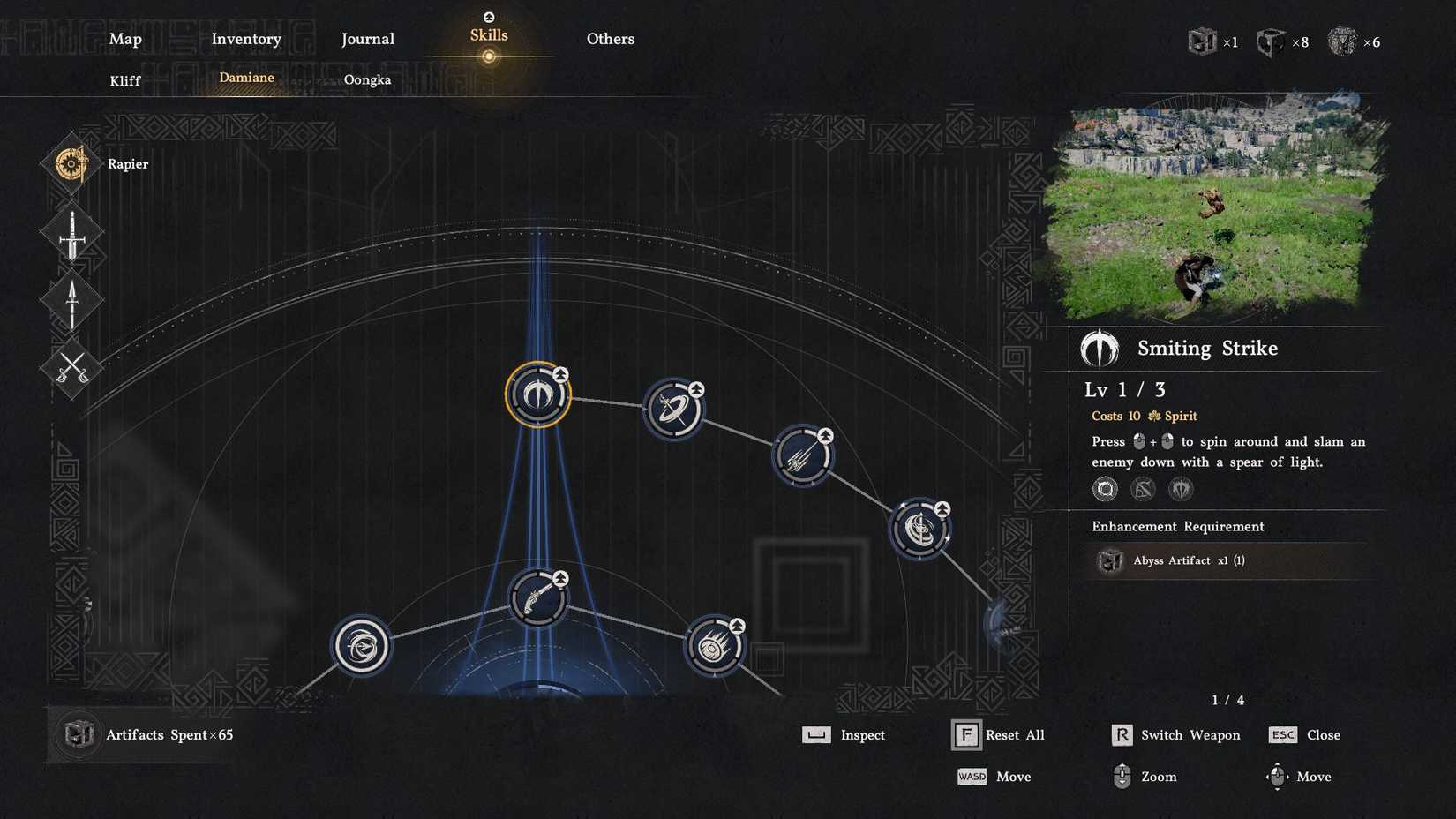Screen dimensions: 1456x819
Task: Select the dagger weapon icon in sidebar
Action: (x=71, y=300)
